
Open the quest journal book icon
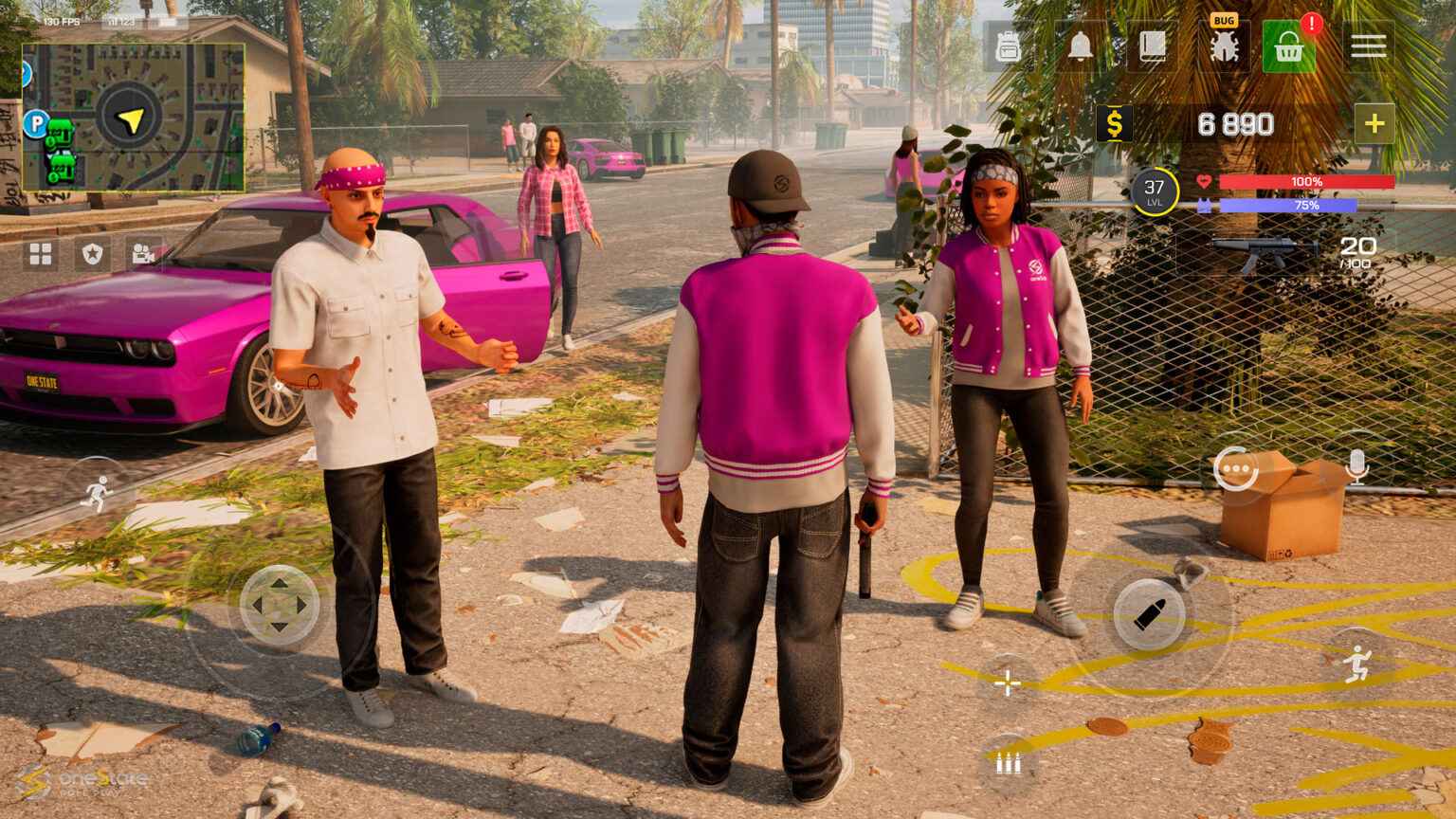click(x=1152, y=45)
